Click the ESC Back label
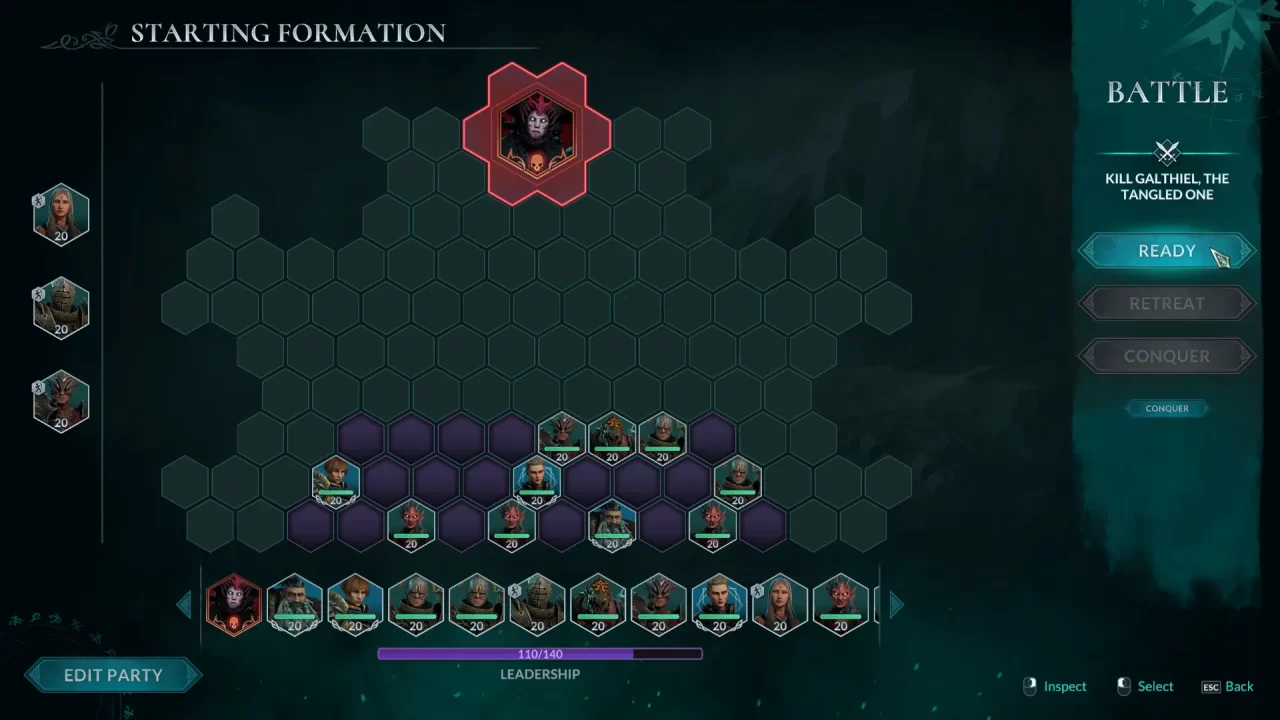This screenshot has height=720, width=1280. pyautogui.click(x=1228, y=687)
